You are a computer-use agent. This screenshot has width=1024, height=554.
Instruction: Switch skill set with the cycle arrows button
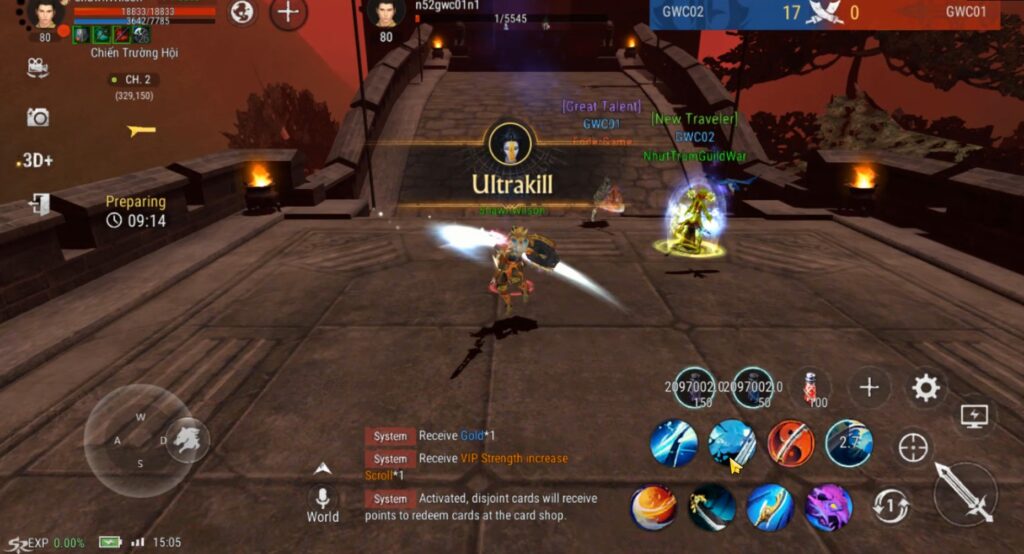click(x=889, y=506)
